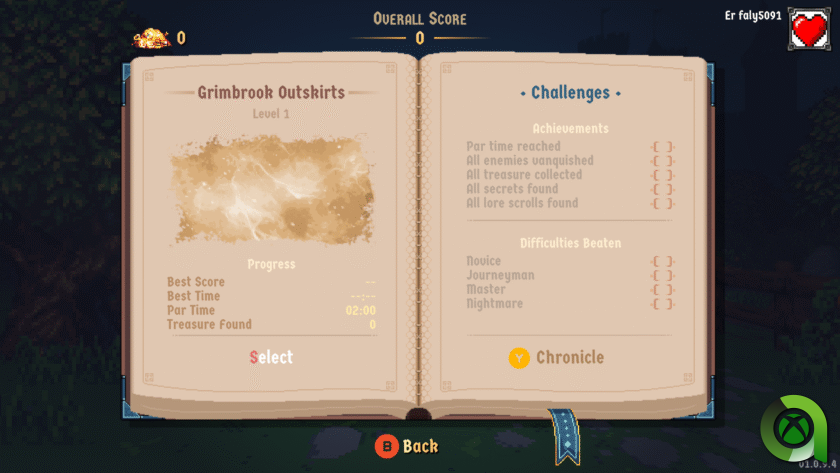Open the heart player avatar profile
840x473 pixels.
[810, 29]
